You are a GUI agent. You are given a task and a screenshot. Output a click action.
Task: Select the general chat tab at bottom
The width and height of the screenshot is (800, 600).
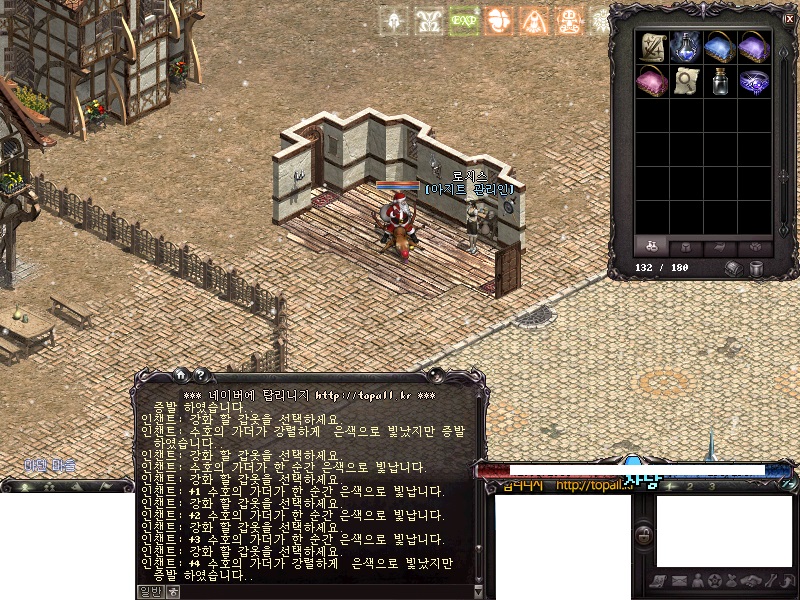tap(149, 591)
